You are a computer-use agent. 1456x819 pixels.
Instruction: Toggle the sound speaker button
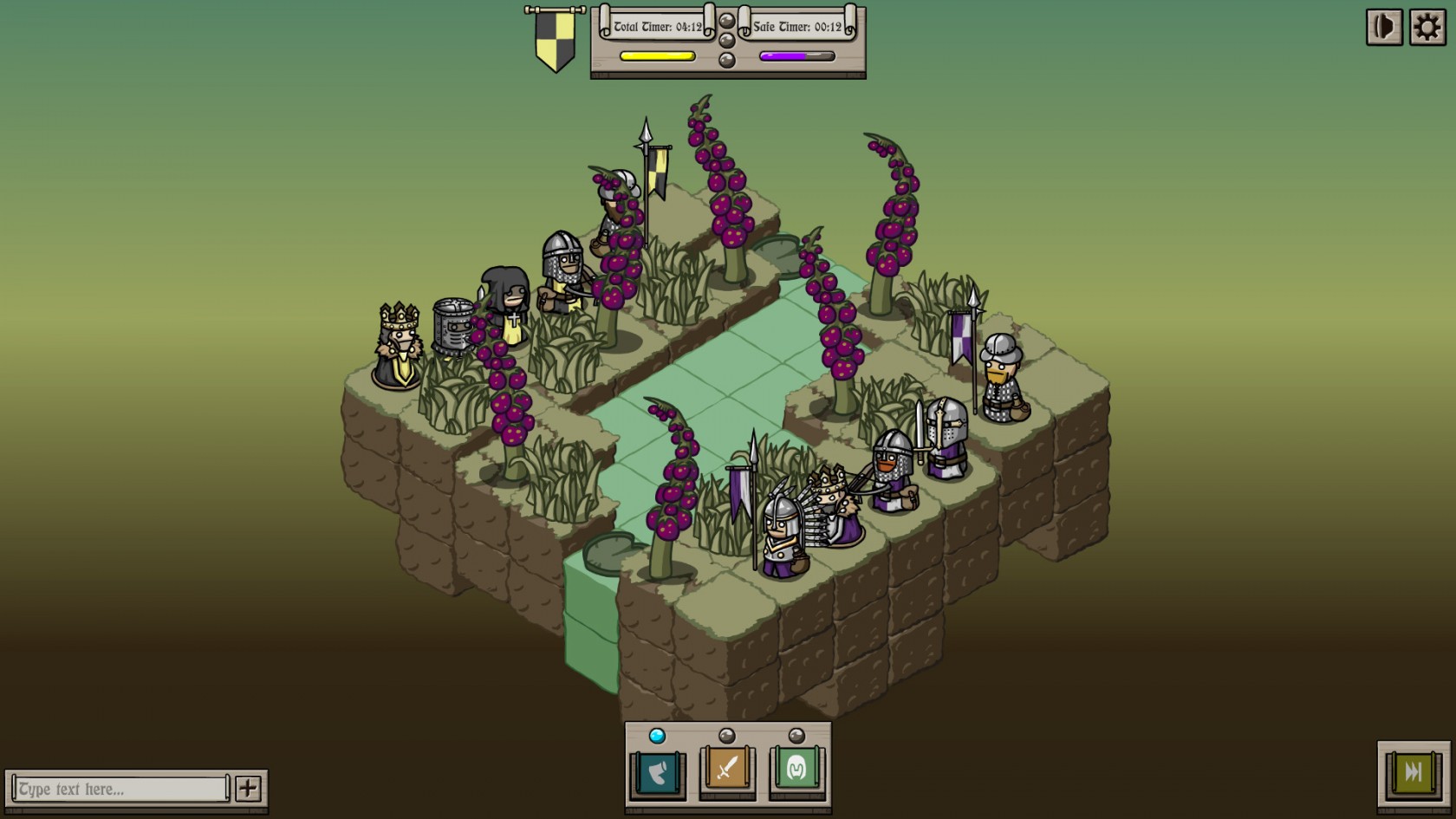1384,28
